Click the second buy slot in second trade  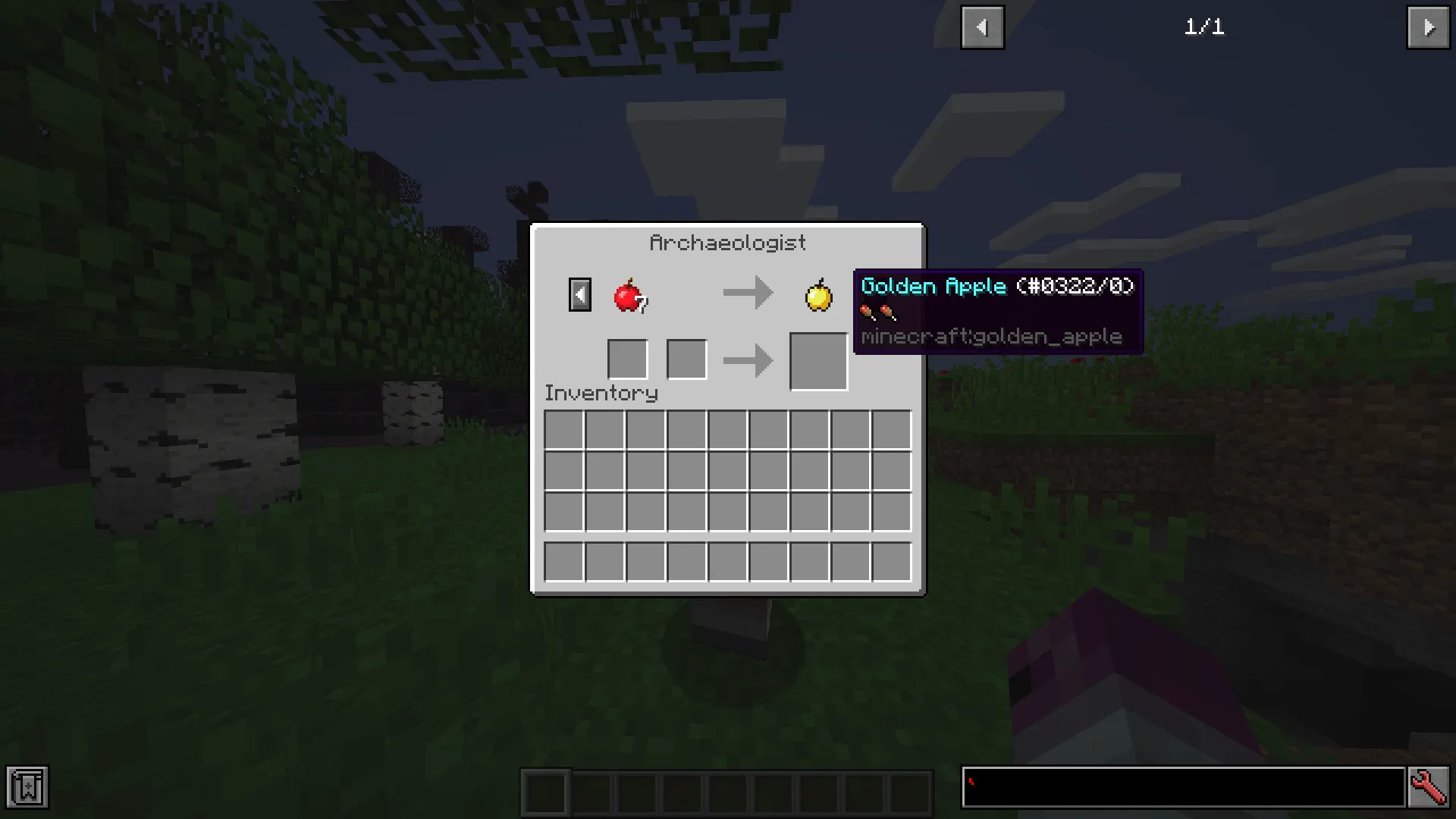click(686, 359)
